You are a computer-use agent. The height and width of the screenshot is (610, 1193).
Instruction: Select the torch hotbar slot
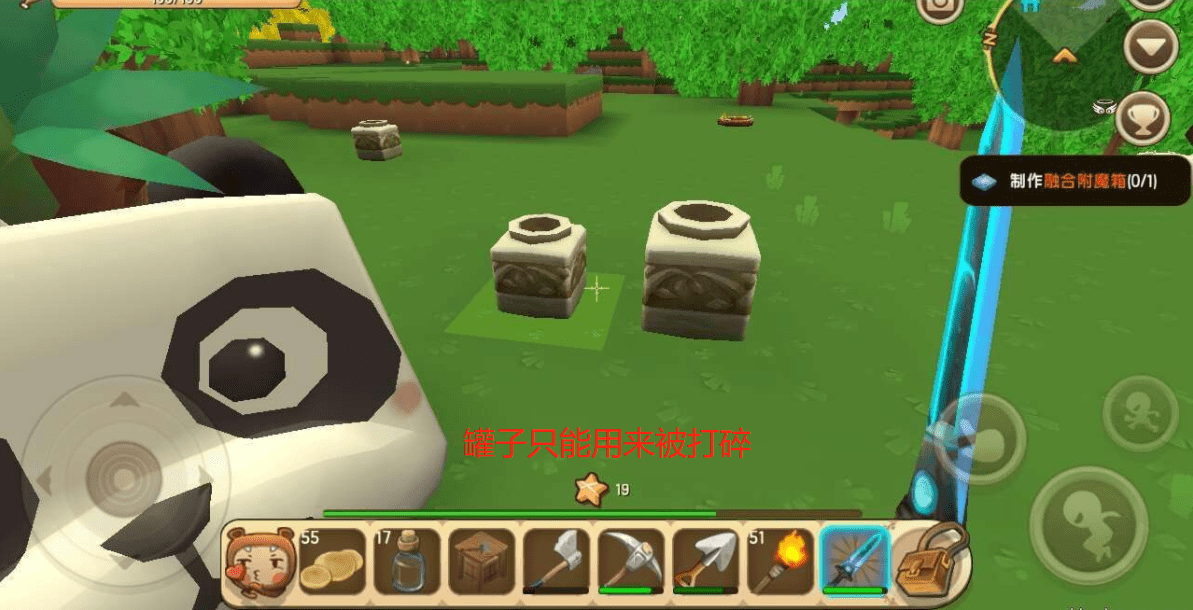780,562
